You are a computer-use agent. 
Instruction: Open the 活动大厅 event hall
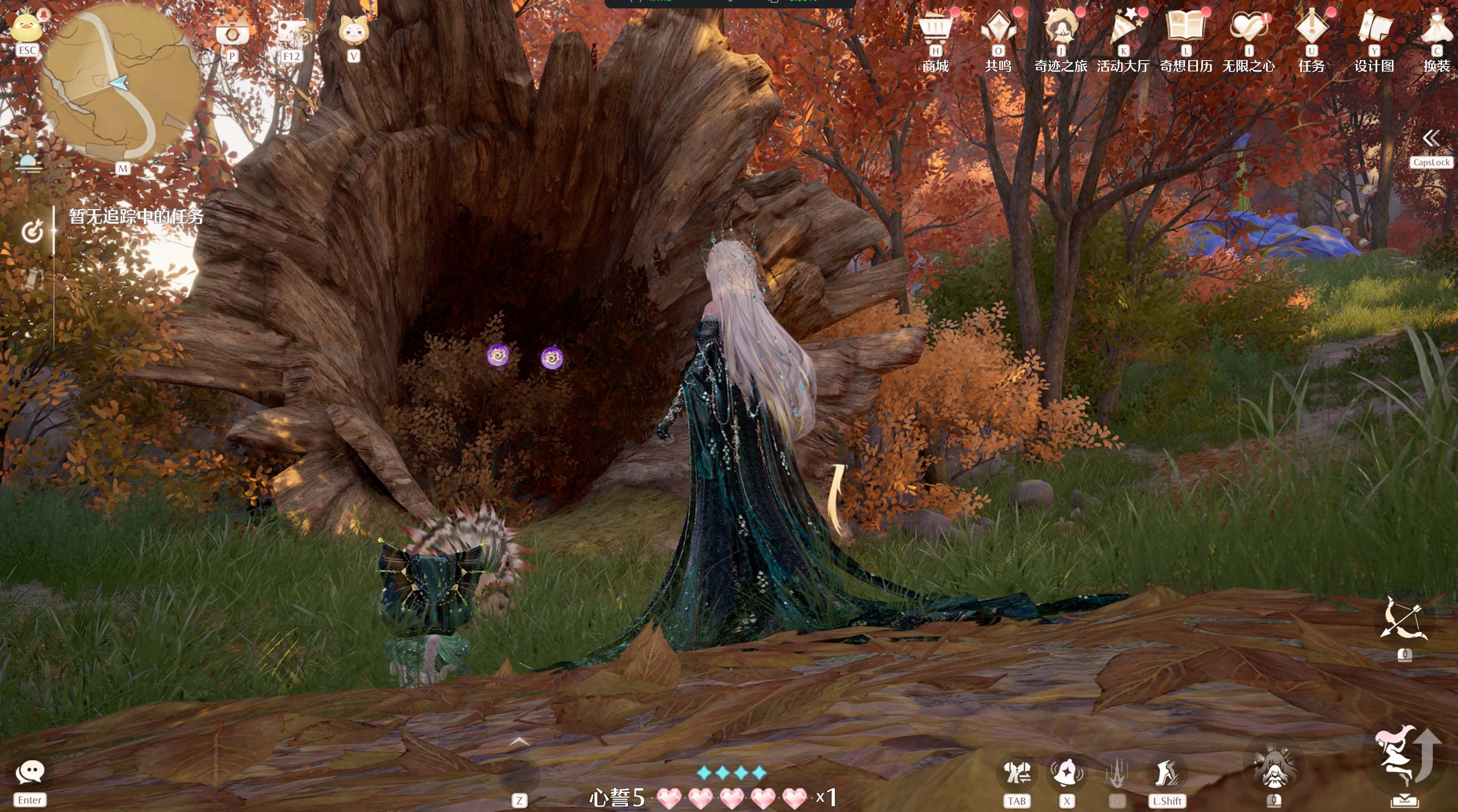click(1123, 28)
